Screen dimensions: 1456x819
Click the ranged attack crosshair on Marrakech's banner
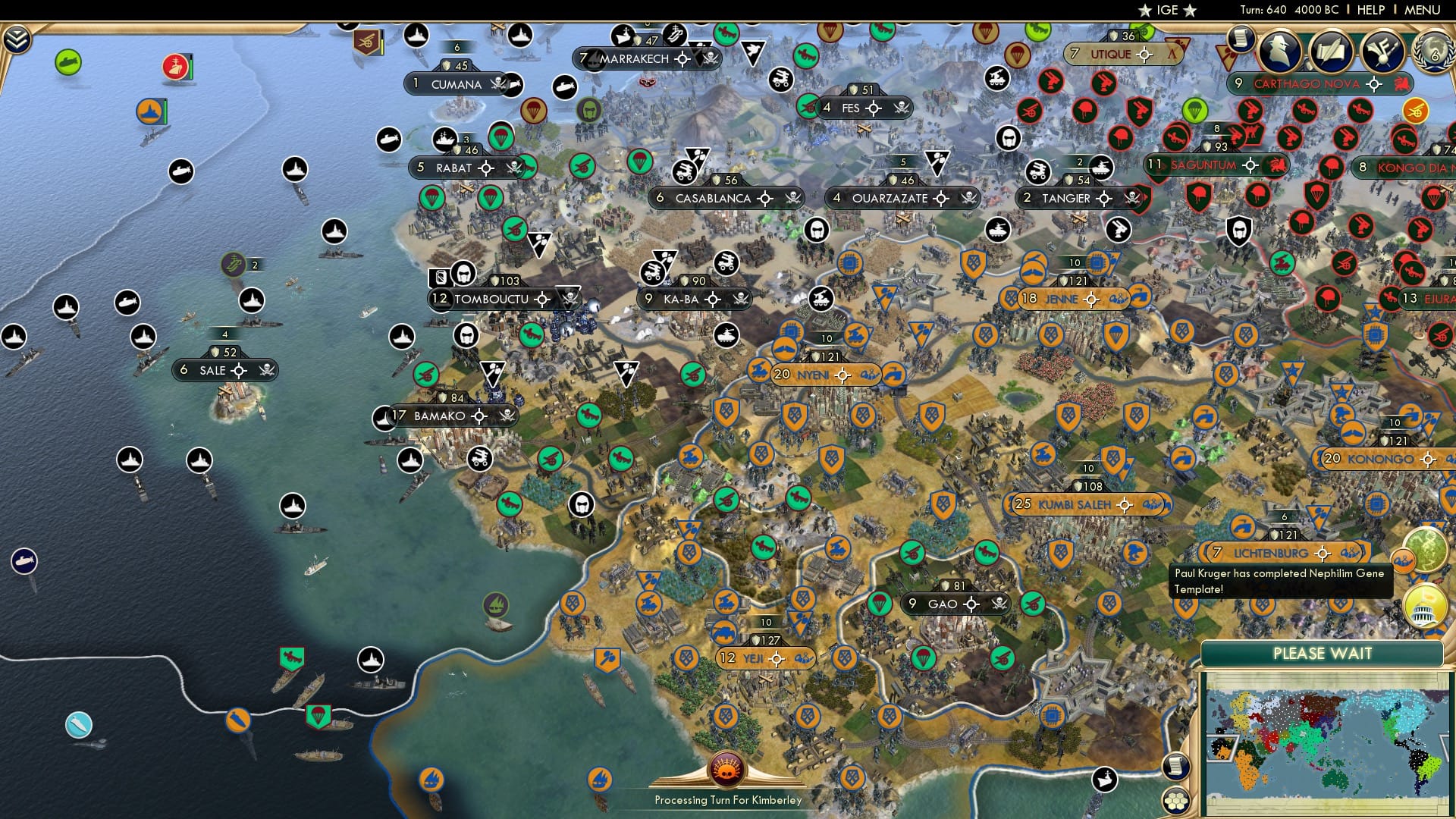pos(682,58)
